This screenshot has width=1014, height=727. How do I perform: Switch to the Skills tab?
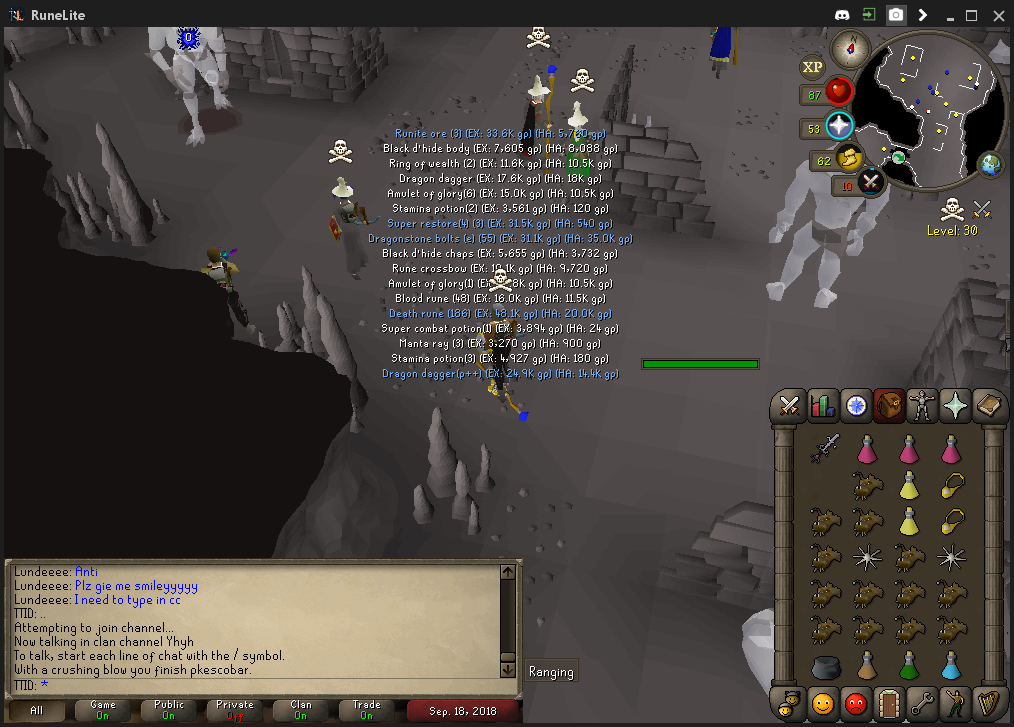(x=823, y=406)
